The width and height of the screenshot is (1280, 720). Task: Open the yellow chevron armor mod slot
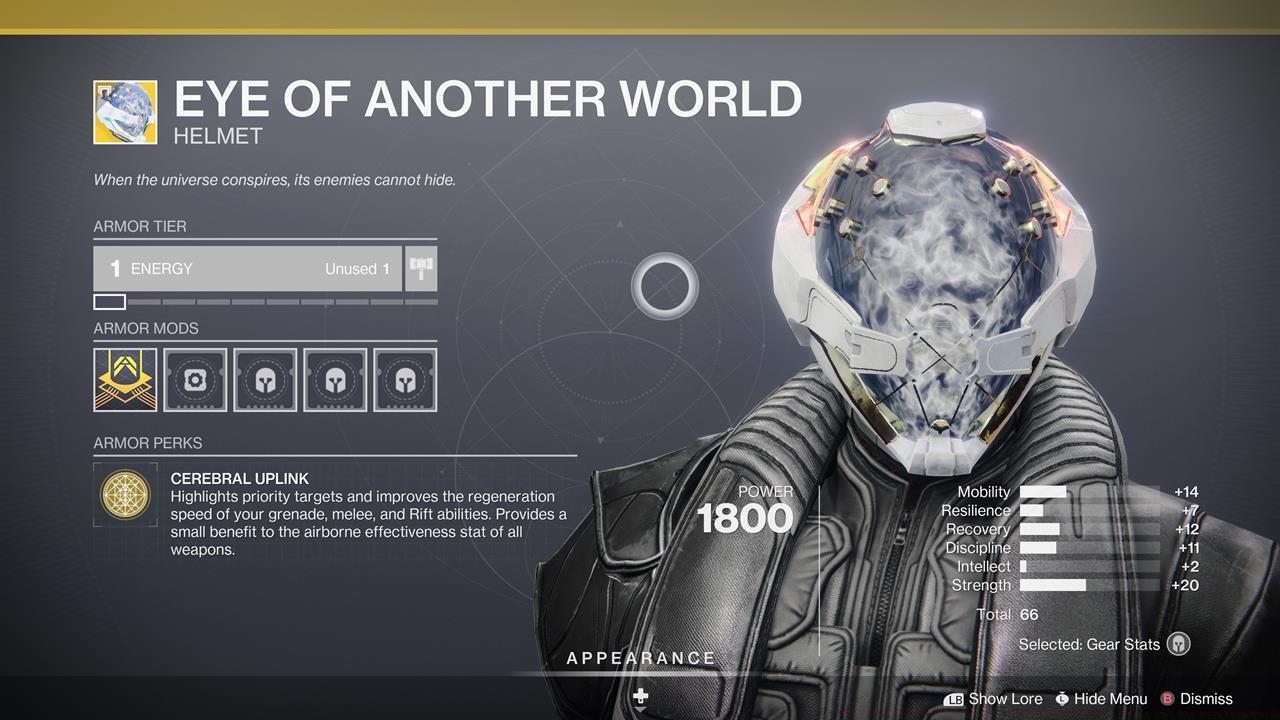pos(125,380)
